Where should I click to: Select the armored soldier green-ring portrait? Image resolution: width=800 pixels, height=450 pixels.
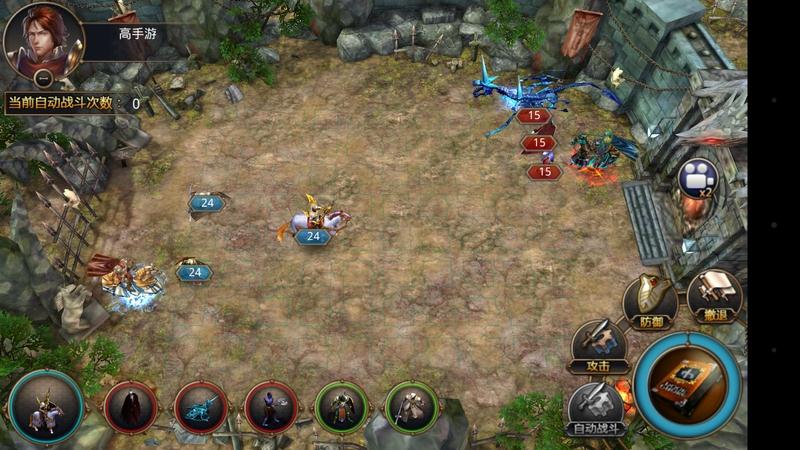tap(341, 407)
